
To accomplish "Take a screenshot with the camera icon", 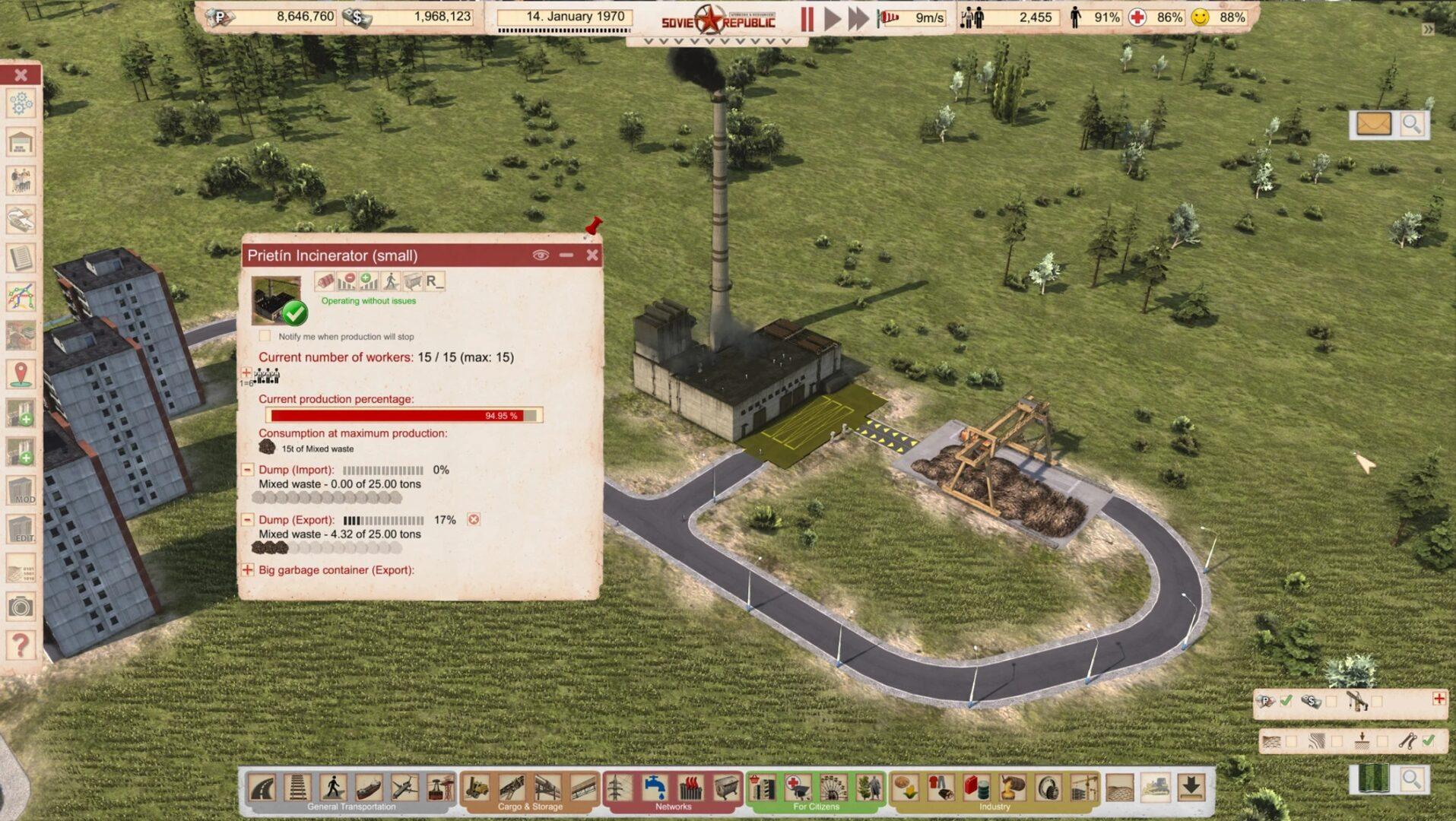I will click(x=21, y=607).
